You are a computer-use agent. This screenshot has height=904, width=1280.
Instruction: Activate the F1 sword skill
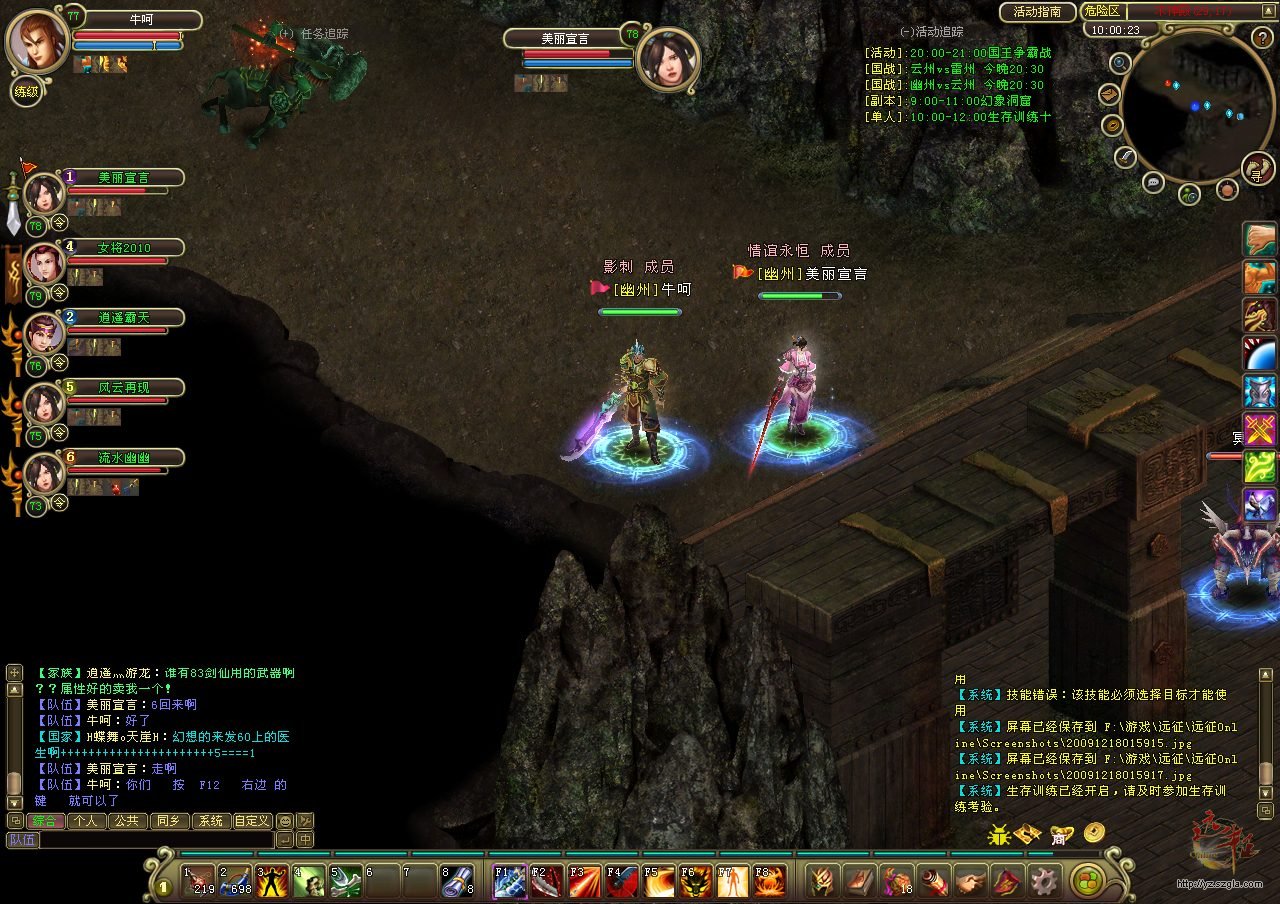[x=510, y=881]
